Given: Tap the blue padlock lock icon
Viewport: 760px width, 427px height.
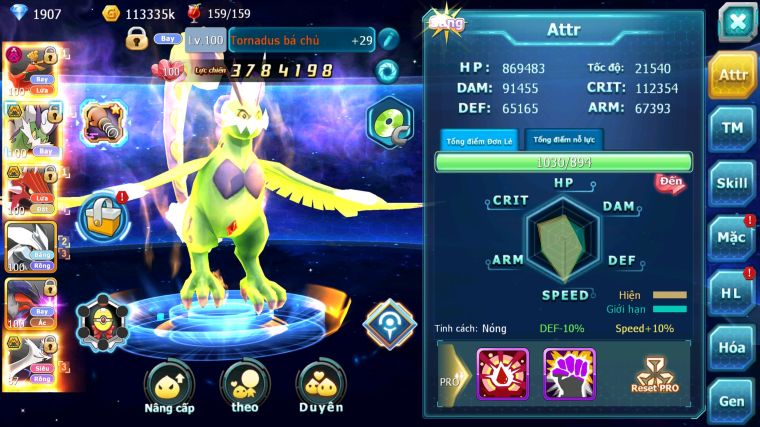Looking at the screenshot, I should click(101, 213).
